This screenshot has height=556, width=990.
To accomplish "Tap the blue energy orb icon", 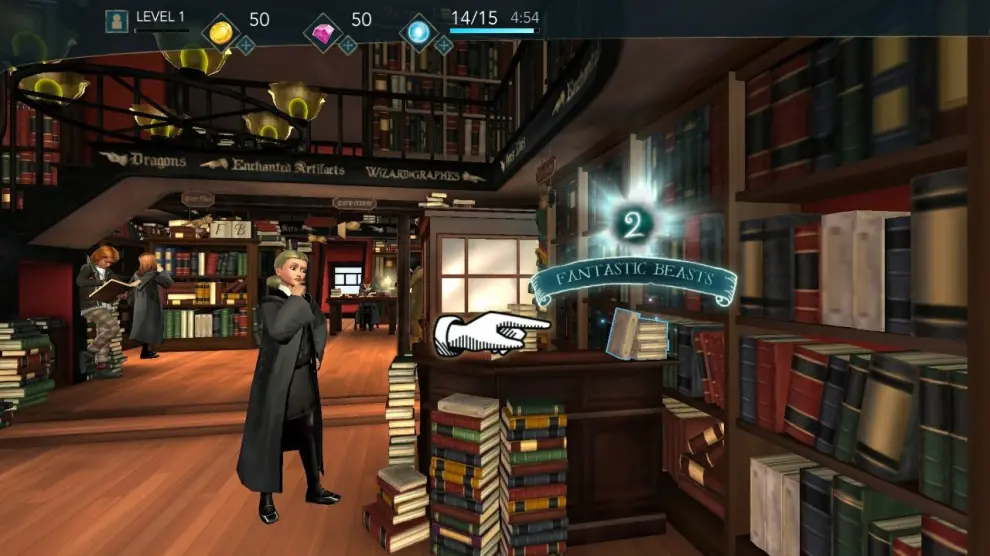I will pyautogui.click(x=418, y=31).
